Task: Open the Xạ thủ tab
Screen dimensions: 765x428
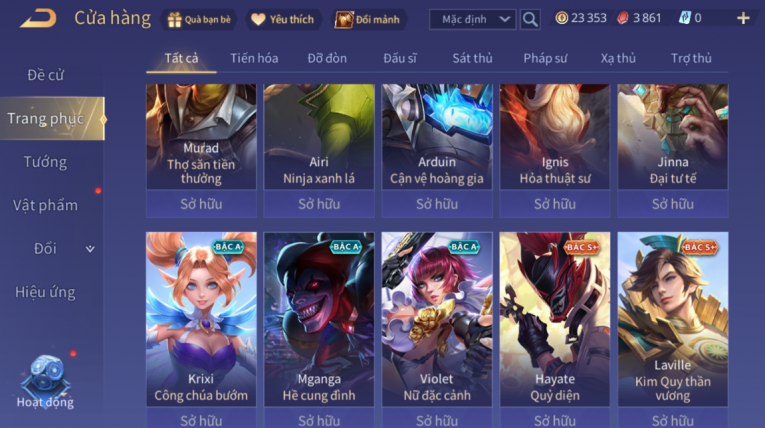Action: tap(618, 58)
